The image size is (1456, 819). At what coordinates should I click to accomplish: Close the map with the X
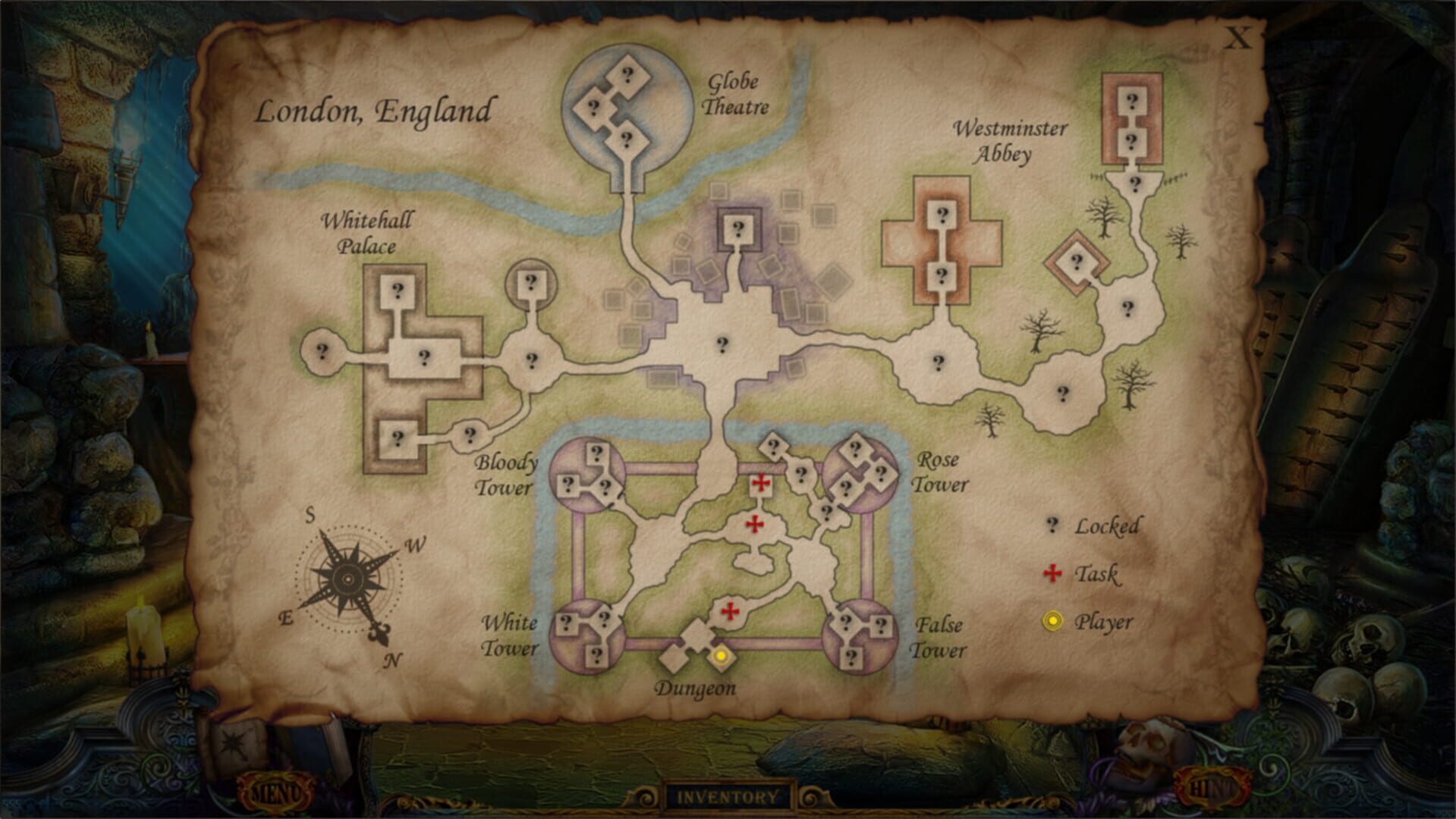(x=1236, y=36)
